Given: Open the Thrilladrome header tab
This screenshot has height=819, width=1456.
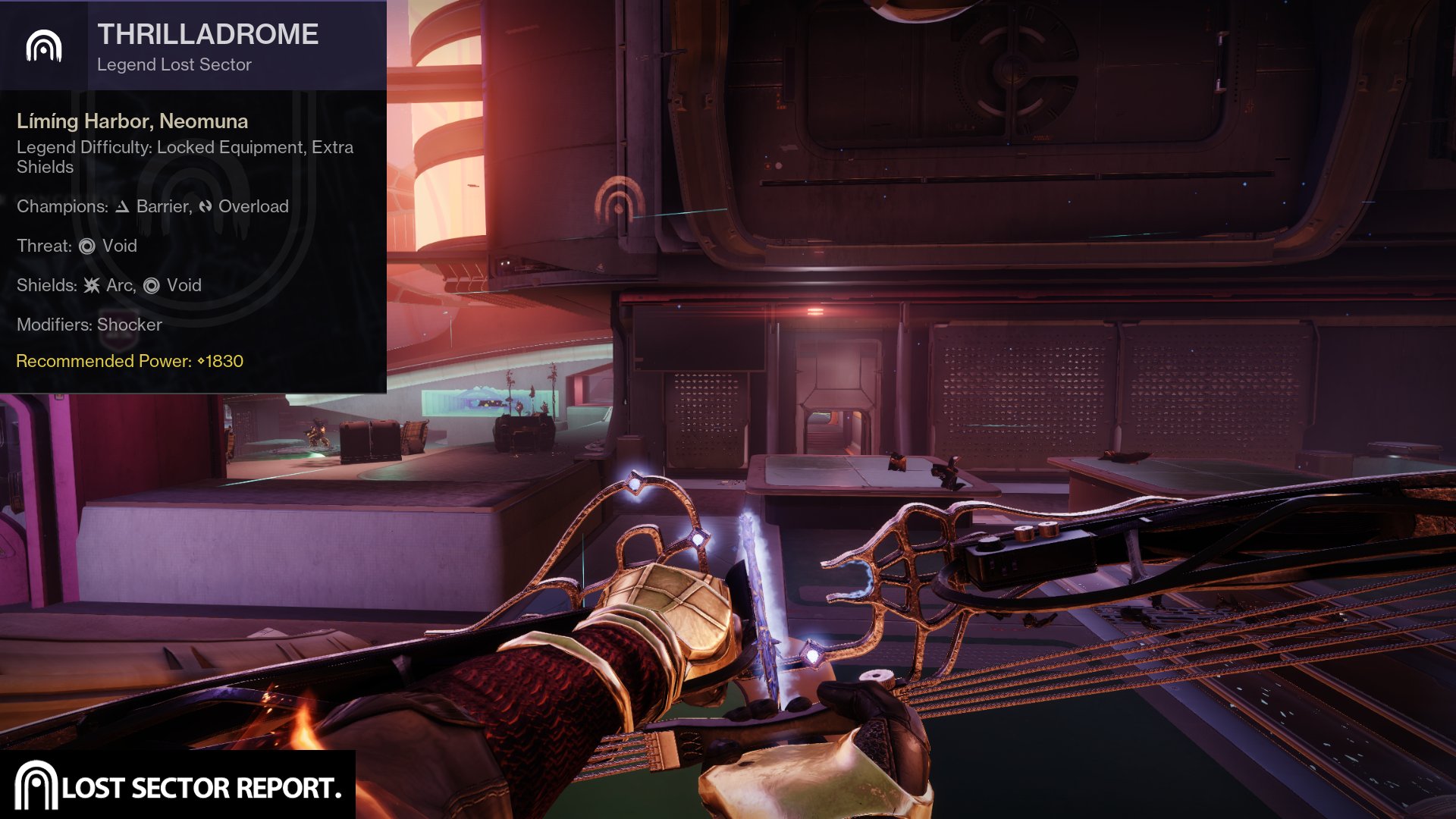Looking at the screenshot, I should point(207,33).
